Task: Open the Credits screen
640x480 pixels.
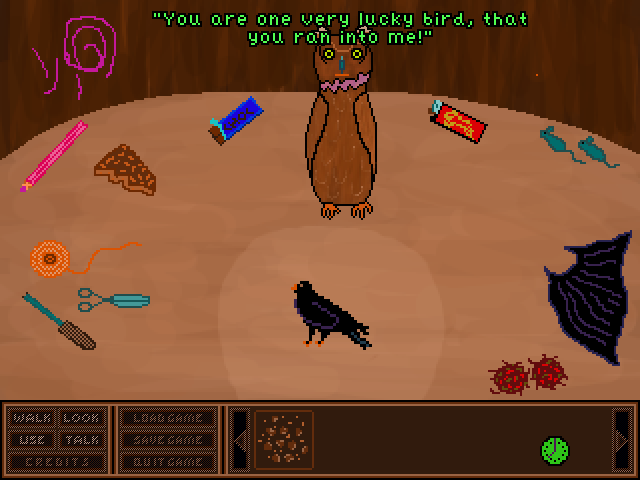Action: 57,462
